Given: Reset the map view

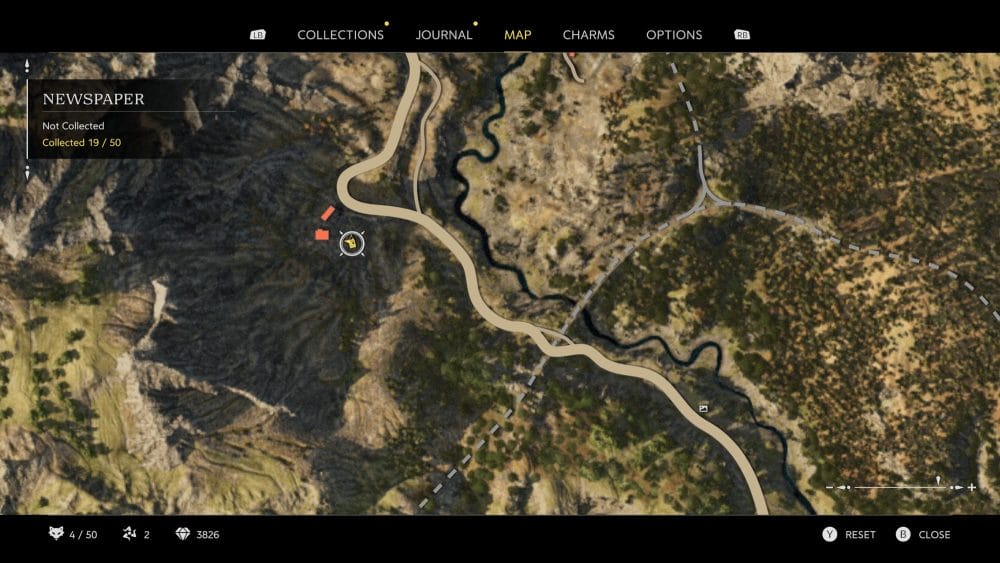Looking at the screenshot, I should 849,535.
